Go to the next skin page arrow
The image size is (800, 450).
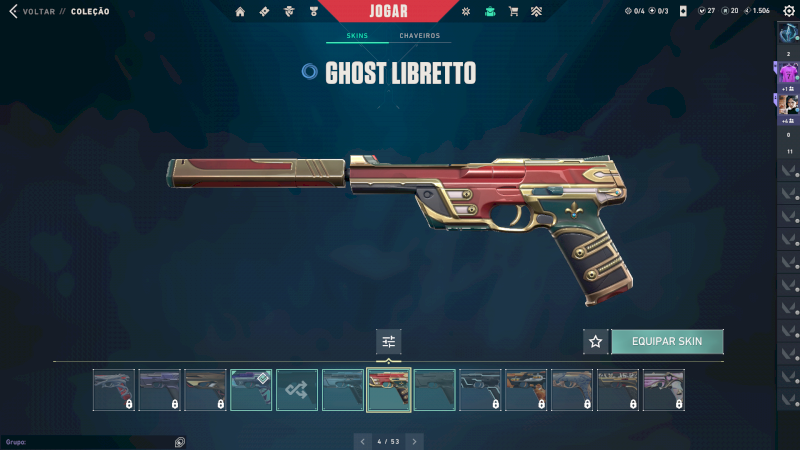click(414, 441)
